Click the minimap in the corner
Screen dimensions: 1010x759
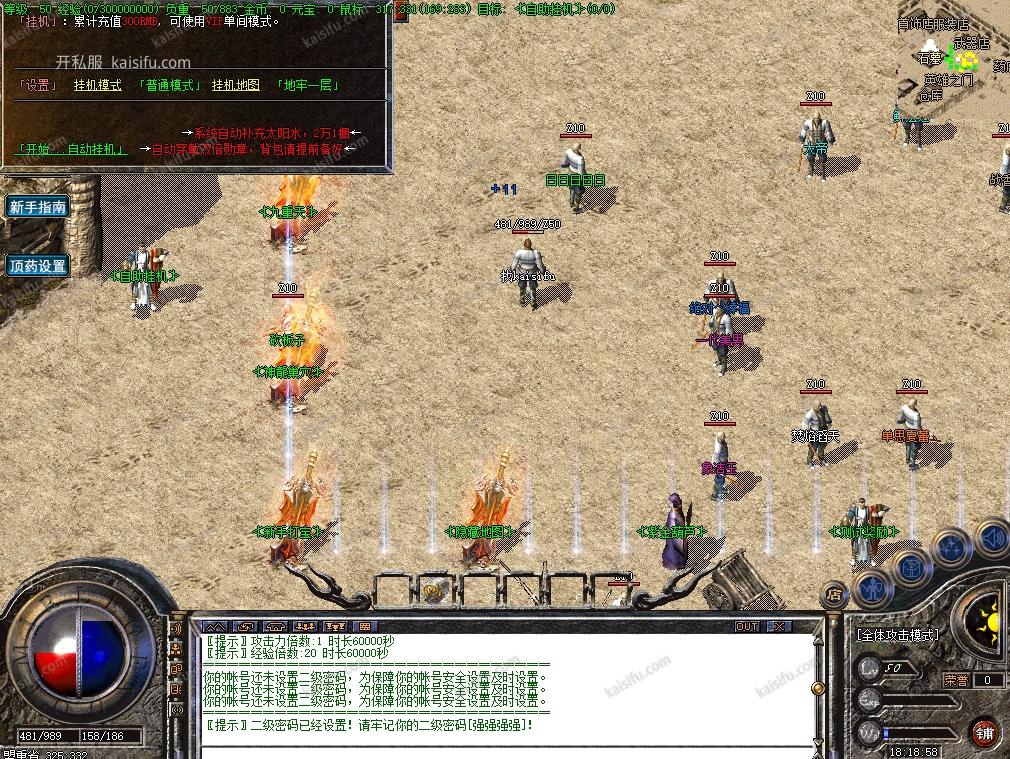(x=955, y=60)
